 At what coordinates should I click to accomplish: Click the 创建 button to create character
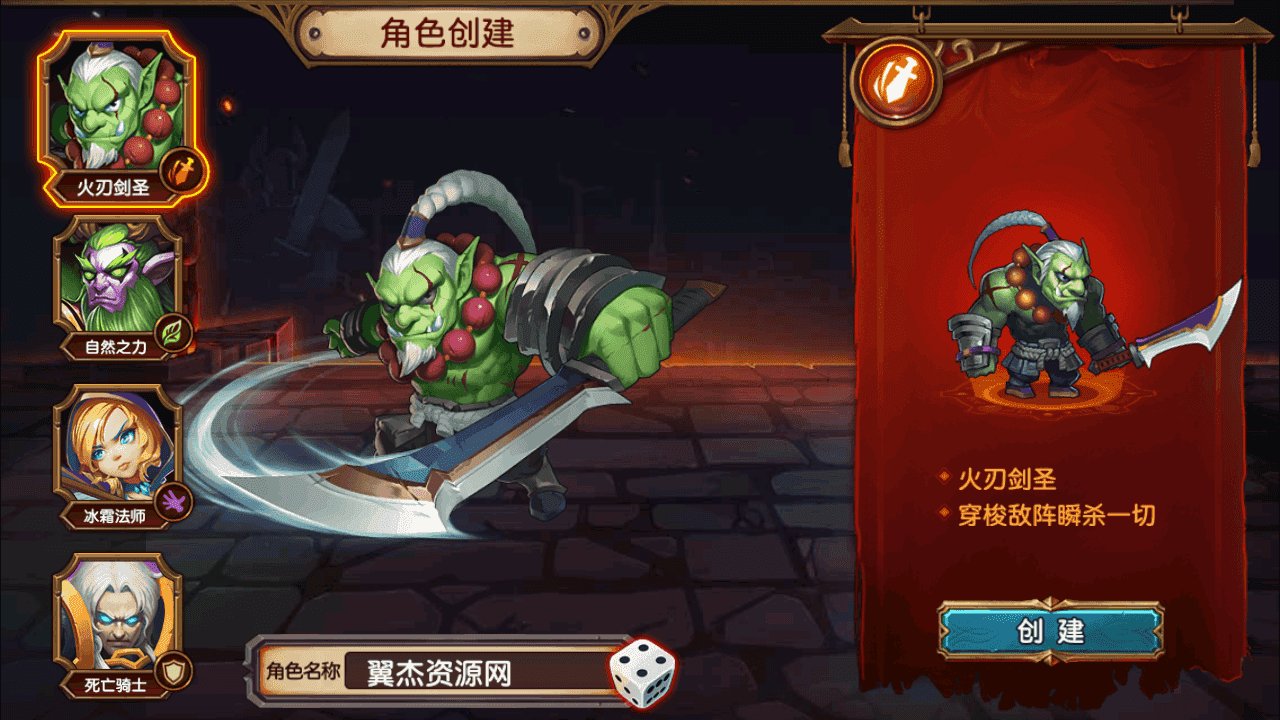click(x=1050, y=632)
